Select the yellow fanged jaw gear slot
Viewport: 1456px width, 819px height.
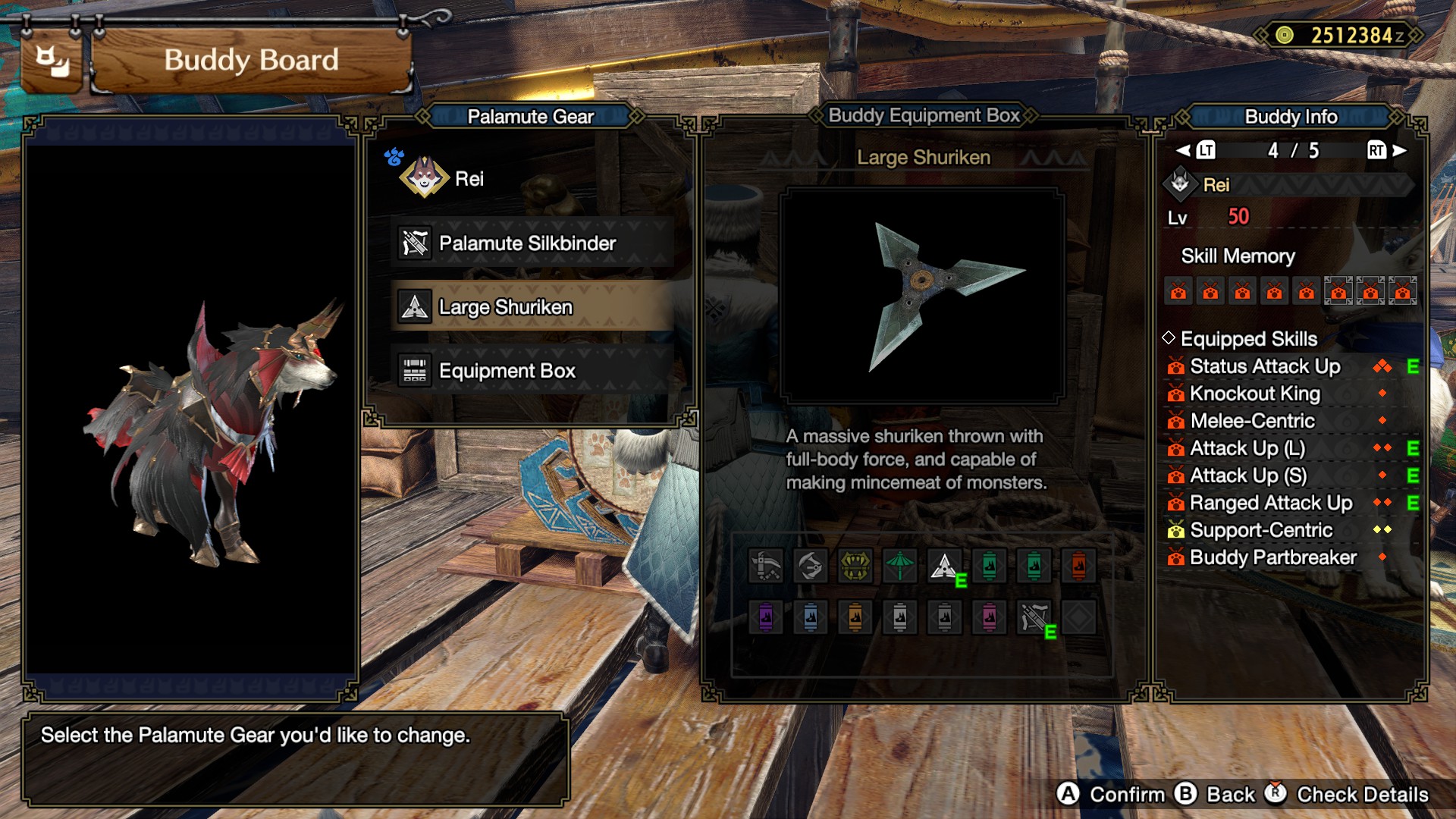(855, 566)
